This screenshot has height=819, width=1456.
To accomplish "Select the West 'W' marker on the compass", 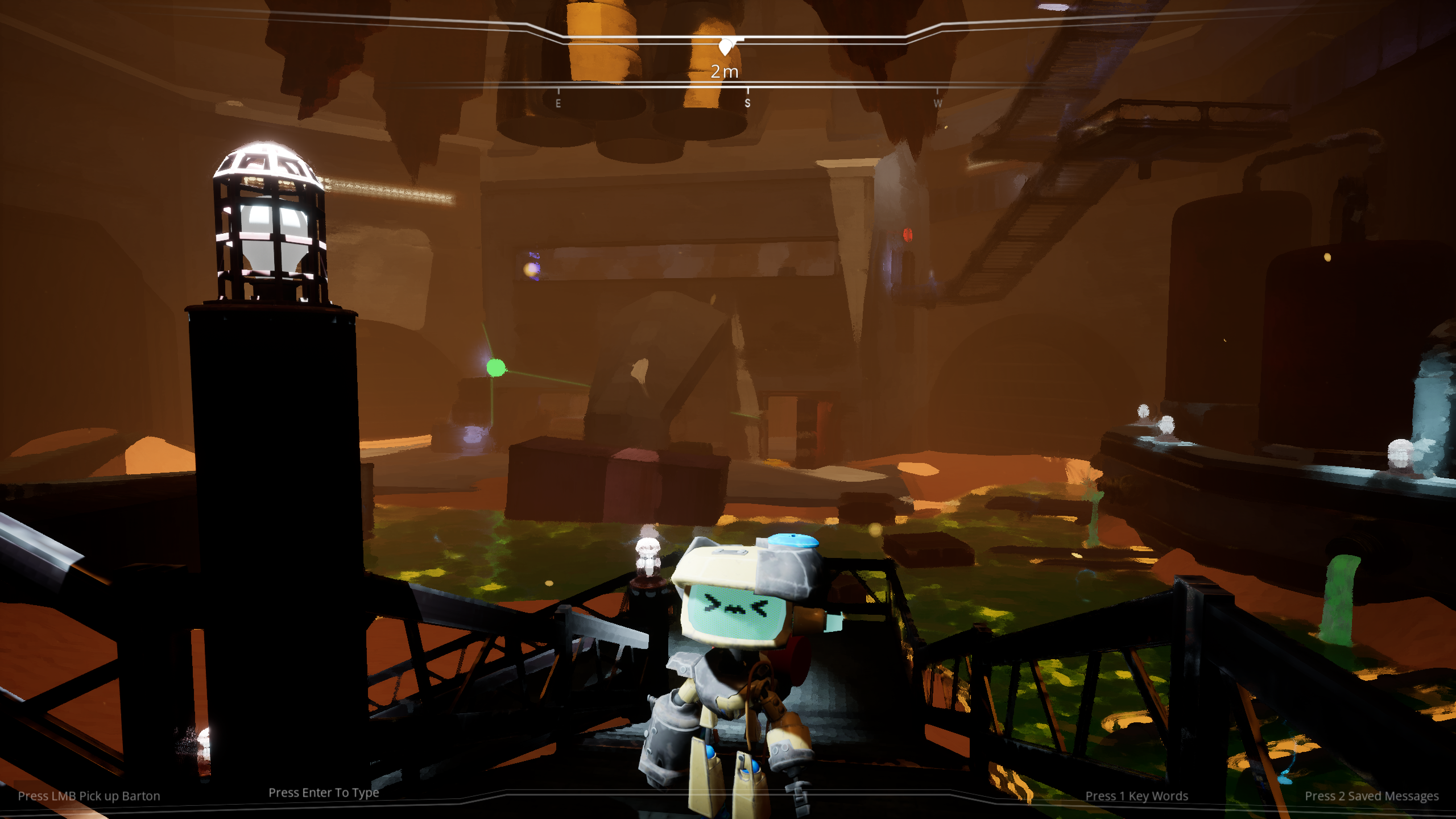I will (938, 104).
